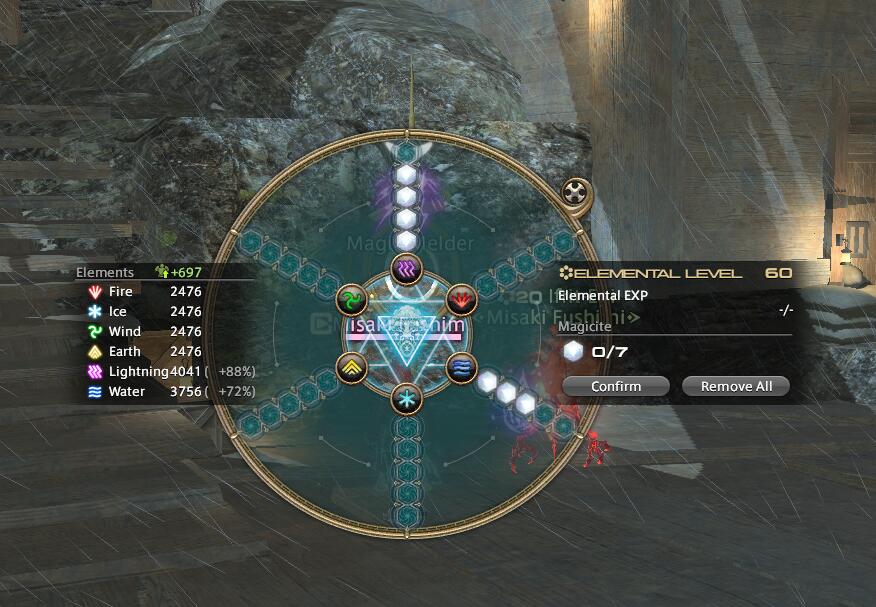Select the Fire element node on the wheel
Screen dimensions: 876x607
click(x=462, y=299)
